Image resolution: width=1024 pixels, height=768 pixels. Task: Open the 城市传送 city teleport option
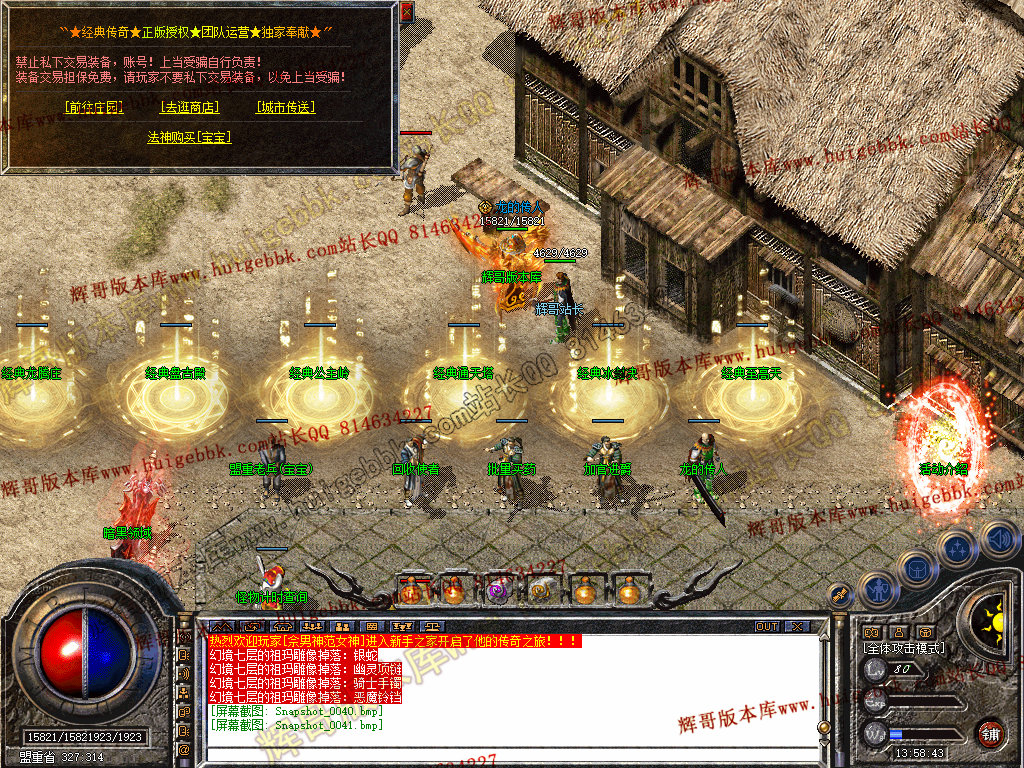[285, 107]
